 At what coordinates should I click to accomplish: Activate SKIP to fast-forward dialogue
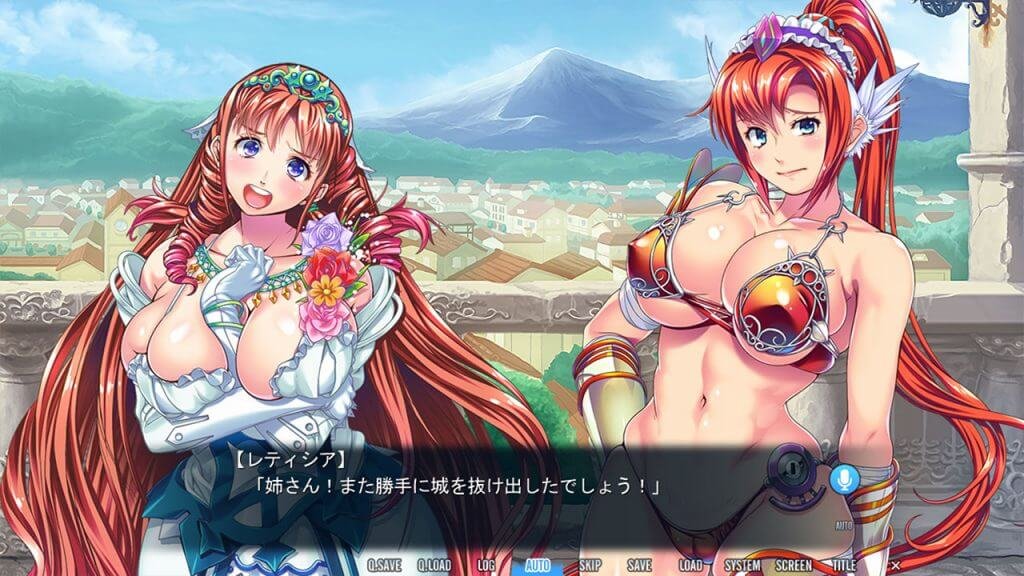[x=590, y=565]
